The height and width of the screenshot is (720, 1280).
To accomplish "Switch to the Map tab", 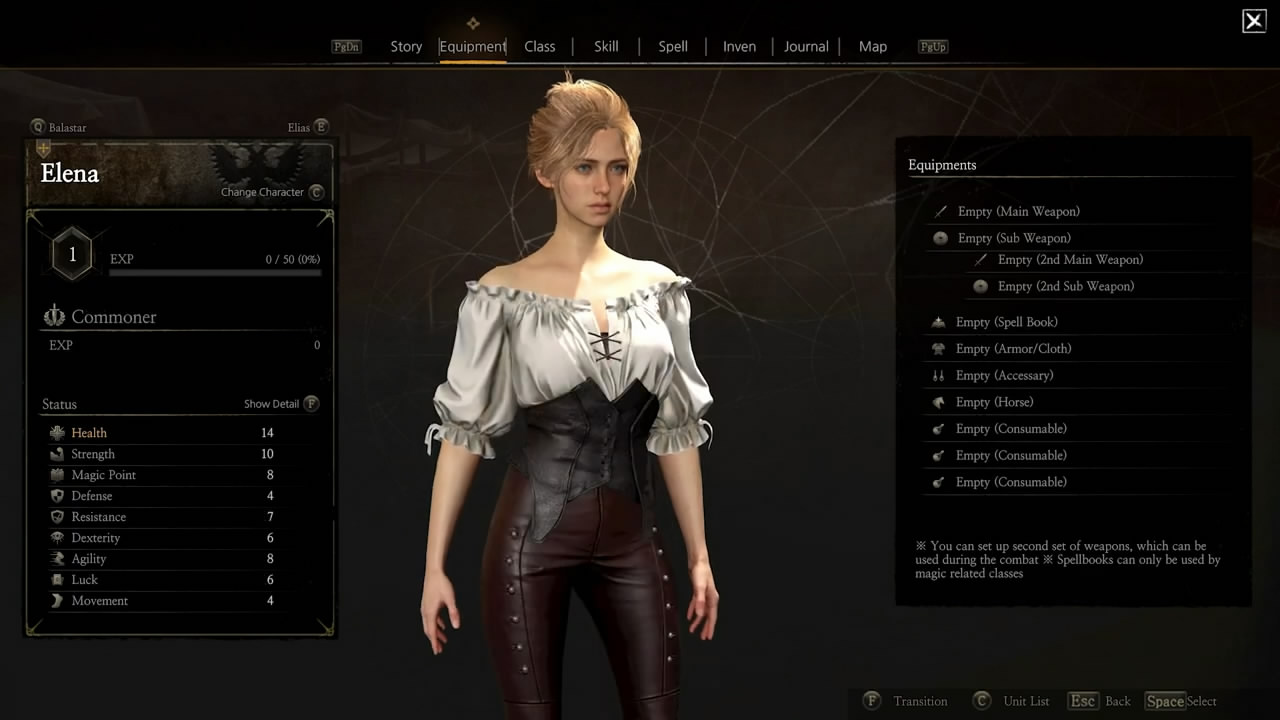I will tap(872, 47).
